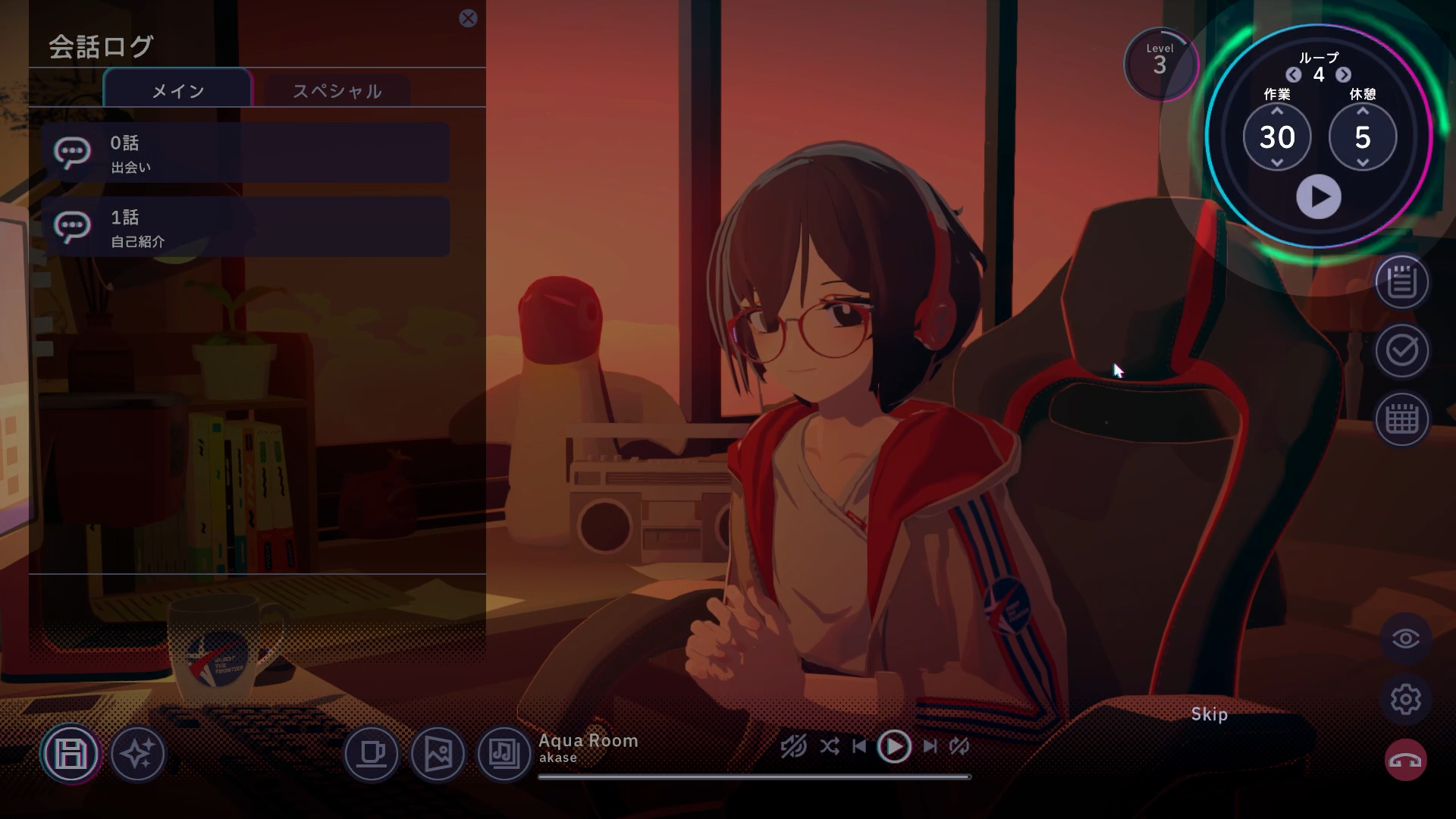Open the memo notepad panel

[1401, 284]
